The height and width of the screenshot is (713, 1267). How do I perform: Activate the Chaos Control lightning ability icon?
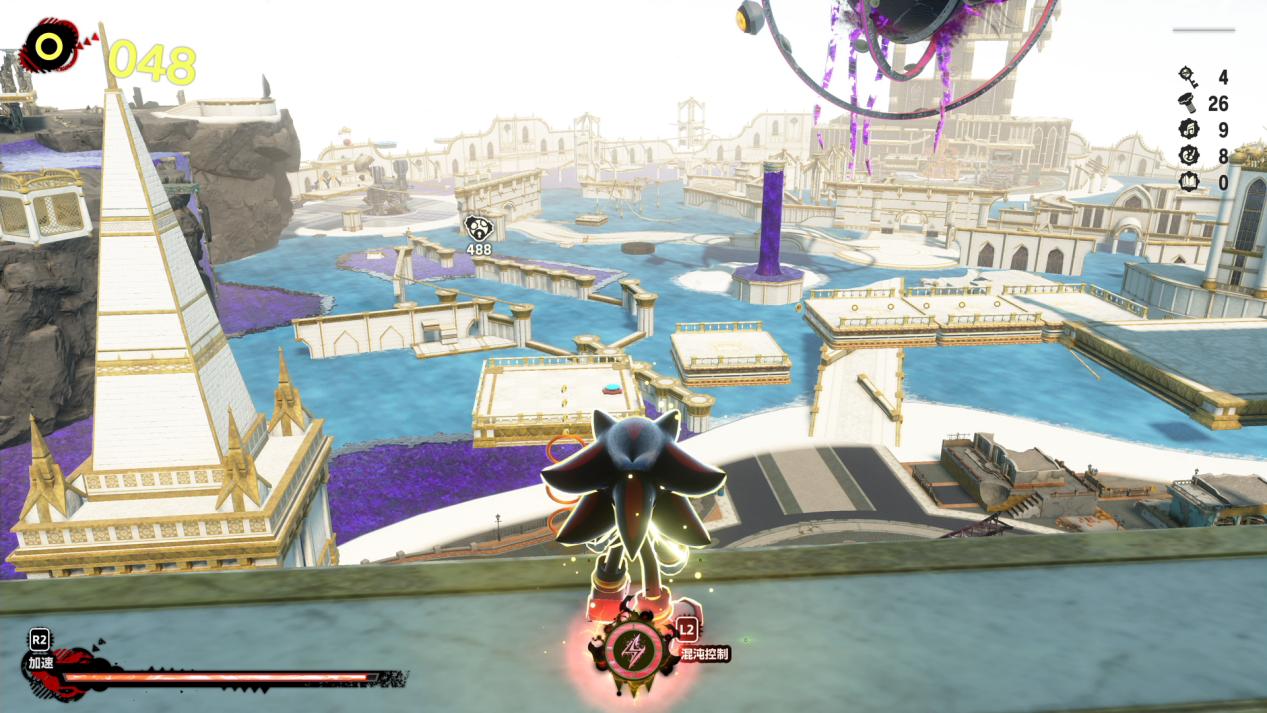tap(634, 650)
